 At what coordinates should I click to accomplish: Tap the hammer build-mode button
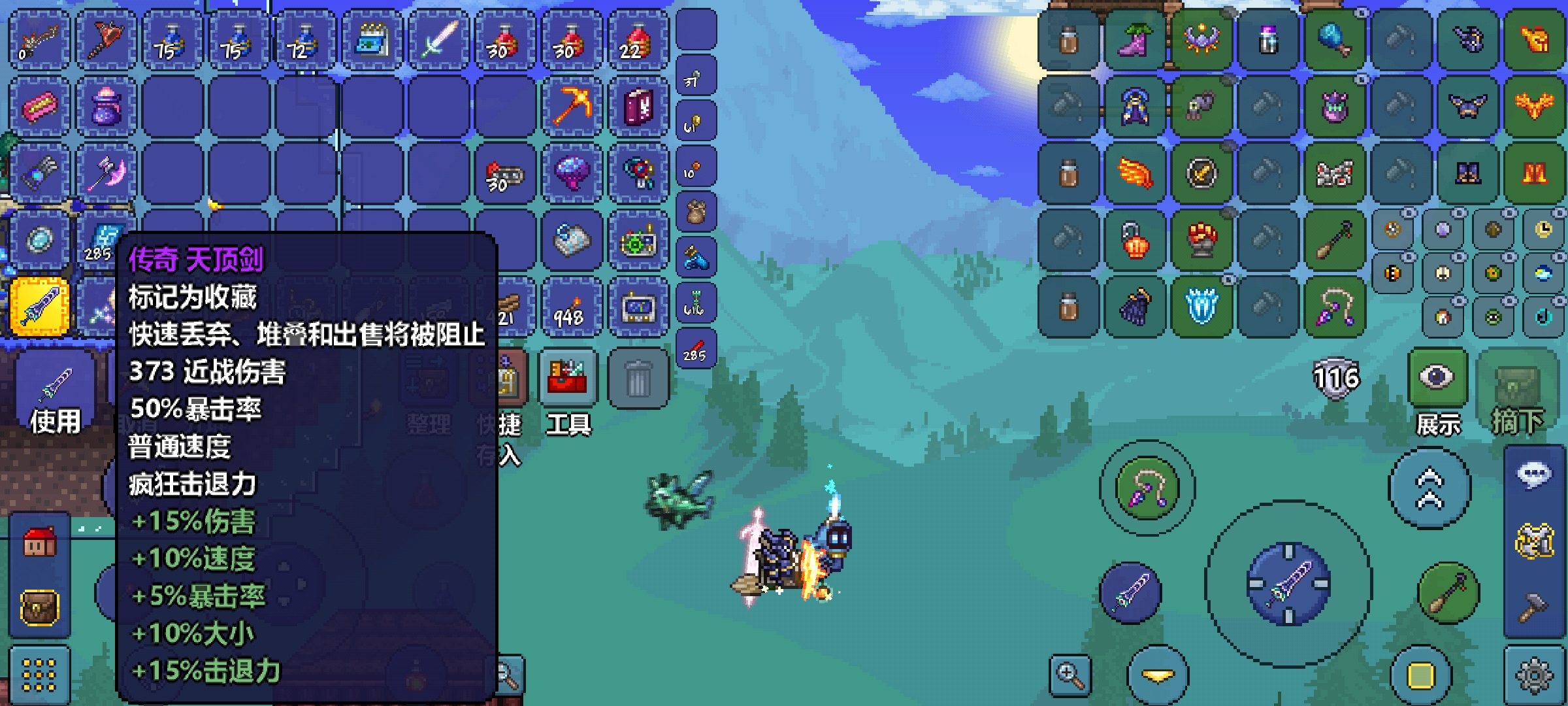pos(1533,608)
